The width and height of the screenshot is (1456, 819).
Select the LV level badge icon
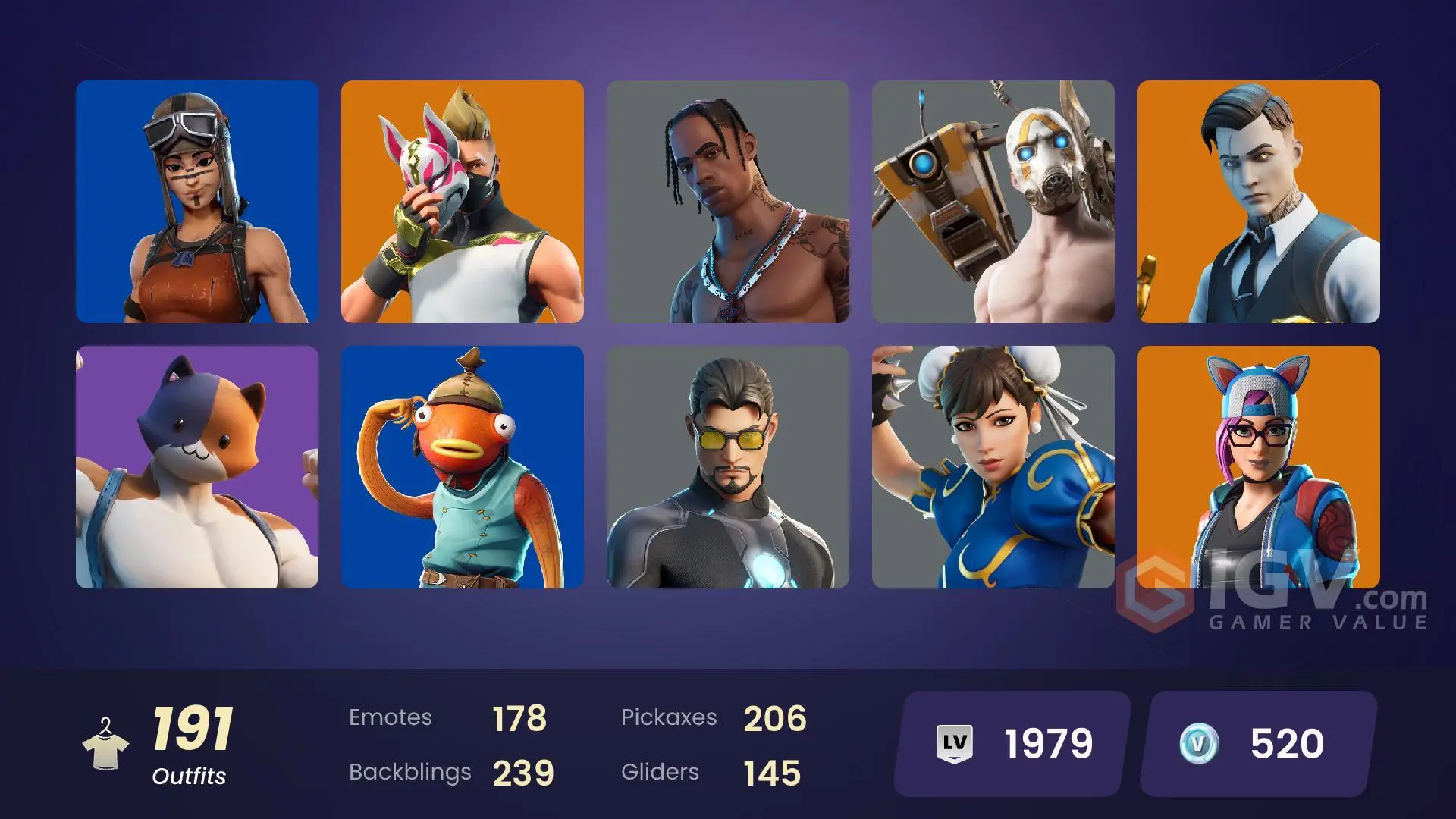[x=955, y=744]
